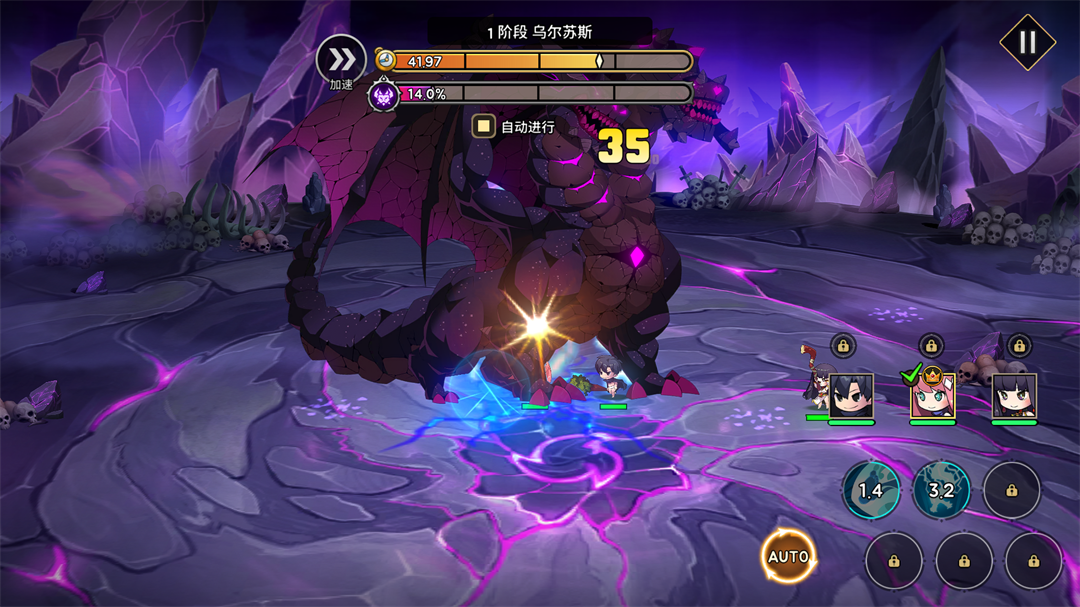Activate the 加速 speed-up button
The image size is (1080, 607).
pos(340,59)
